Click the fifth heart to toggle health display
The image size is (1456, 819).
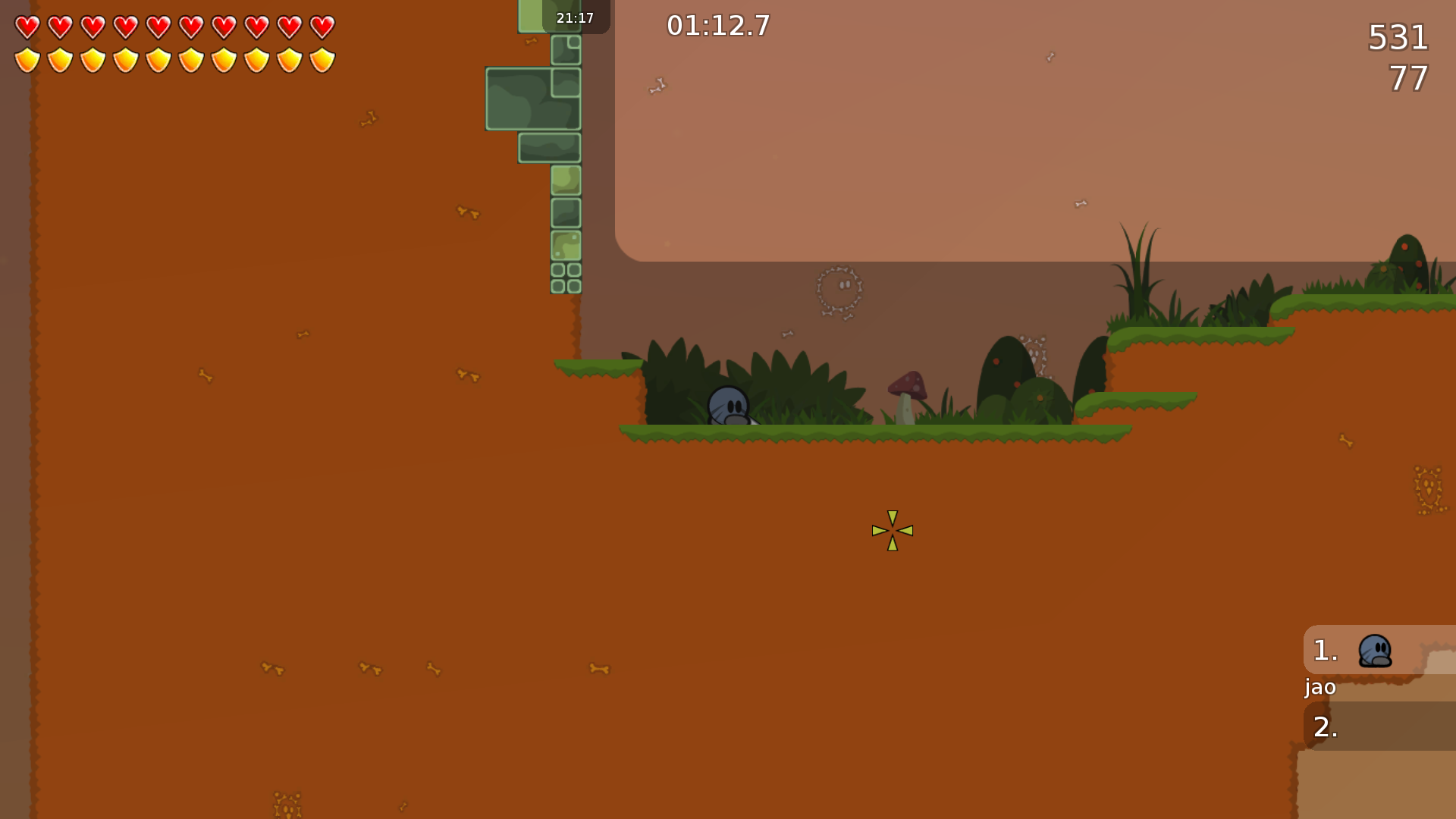tap(159, 29)
